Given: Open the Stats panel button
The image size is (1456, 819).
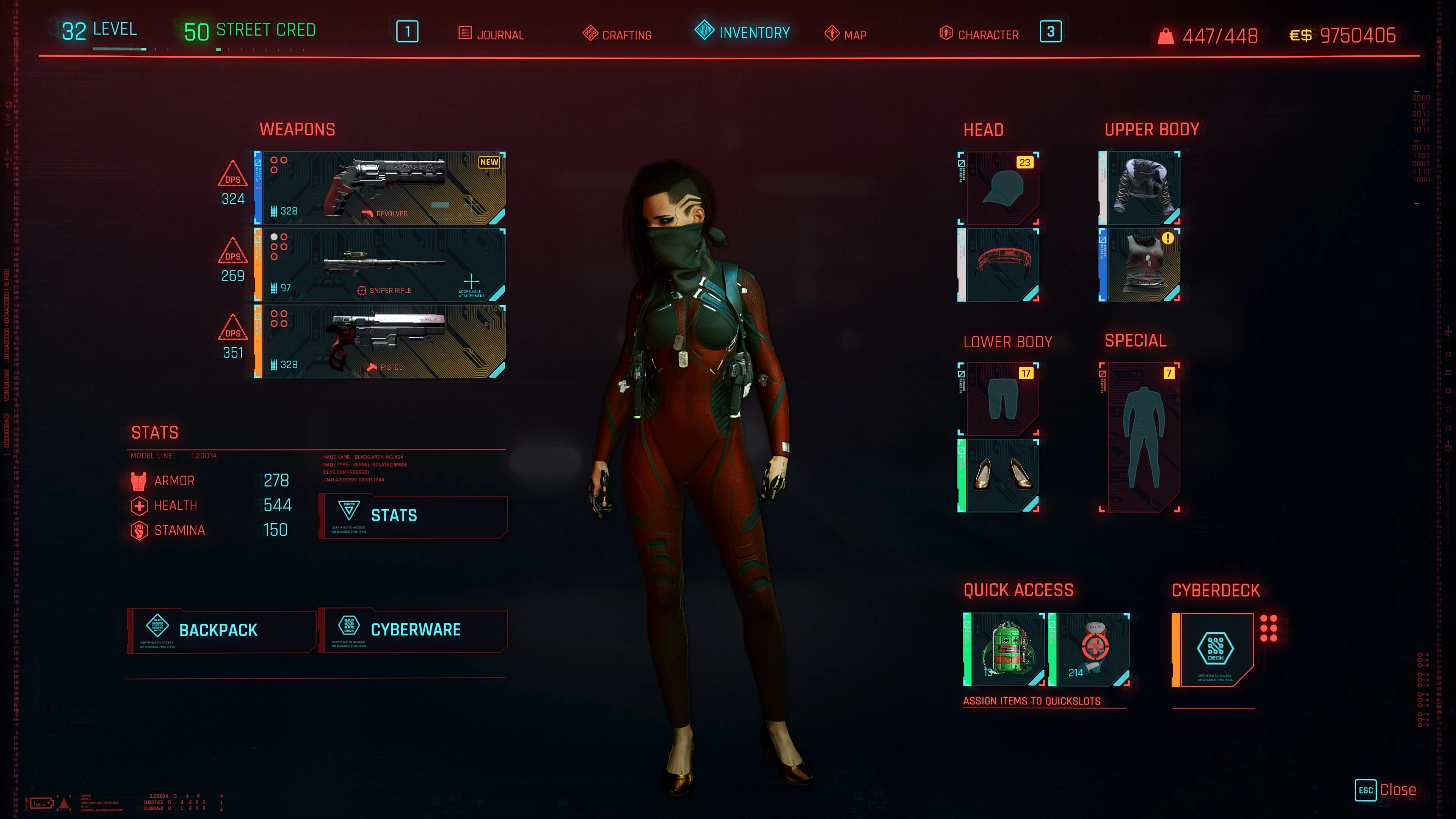Looking at the screenshot, I should (413, 516).
